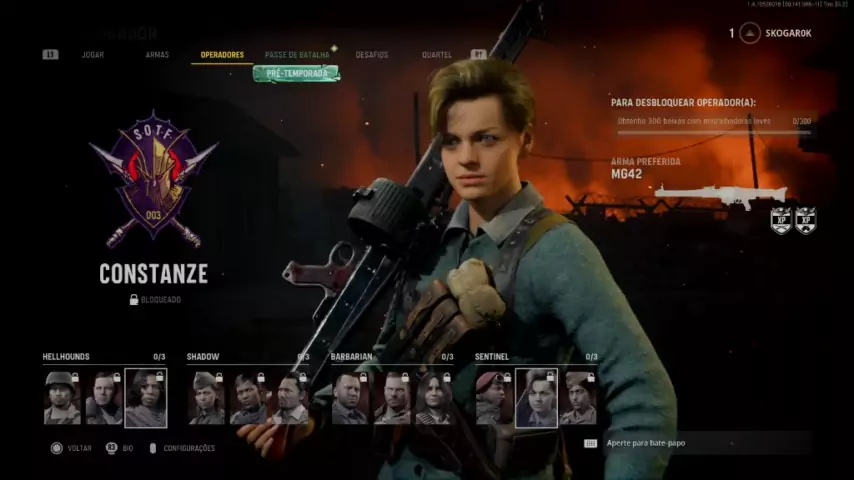Select the first Barbarian operator portrait
The width and height of the screenshot is (854, 480).
pos(350,398)
